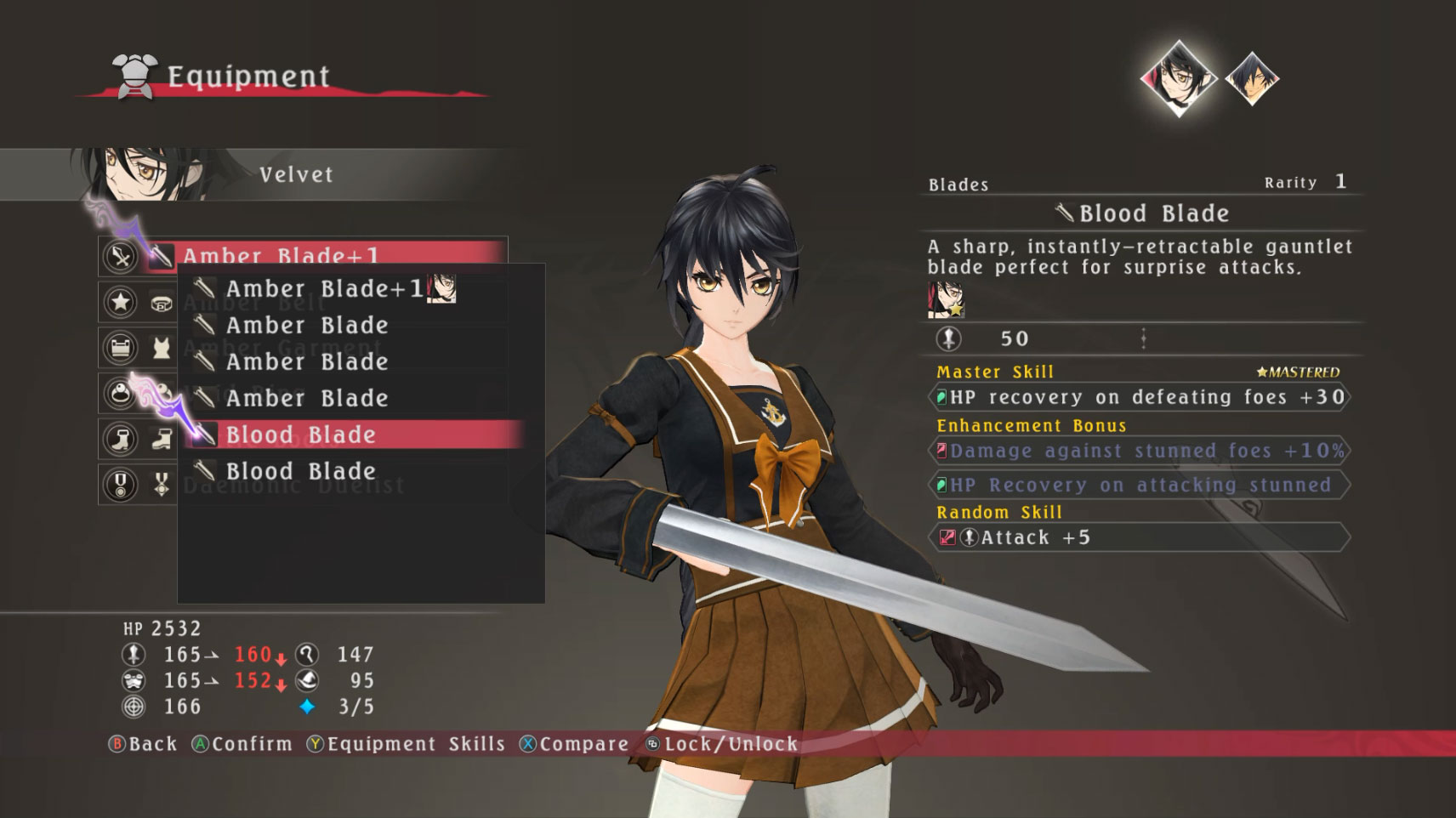Open the belt accessory slot
Screen dimensions: 1456x818
click(x=121, y=302)
